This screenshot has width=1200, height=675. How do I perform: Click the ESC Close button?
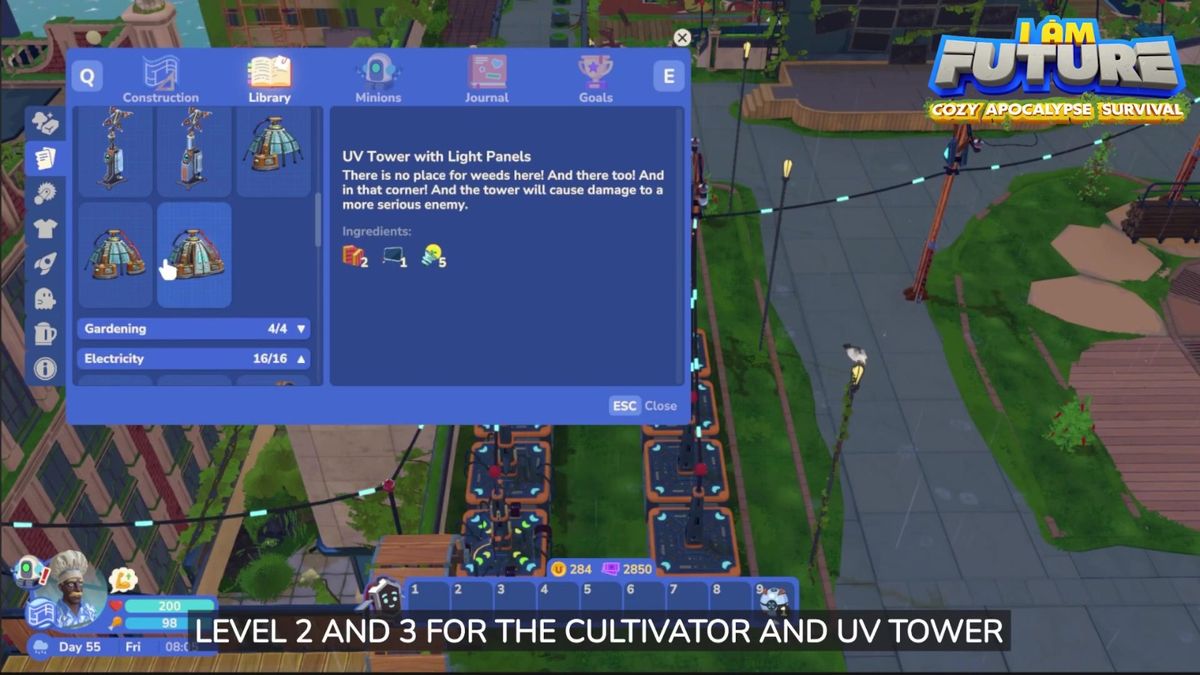[x=644, y=406]
